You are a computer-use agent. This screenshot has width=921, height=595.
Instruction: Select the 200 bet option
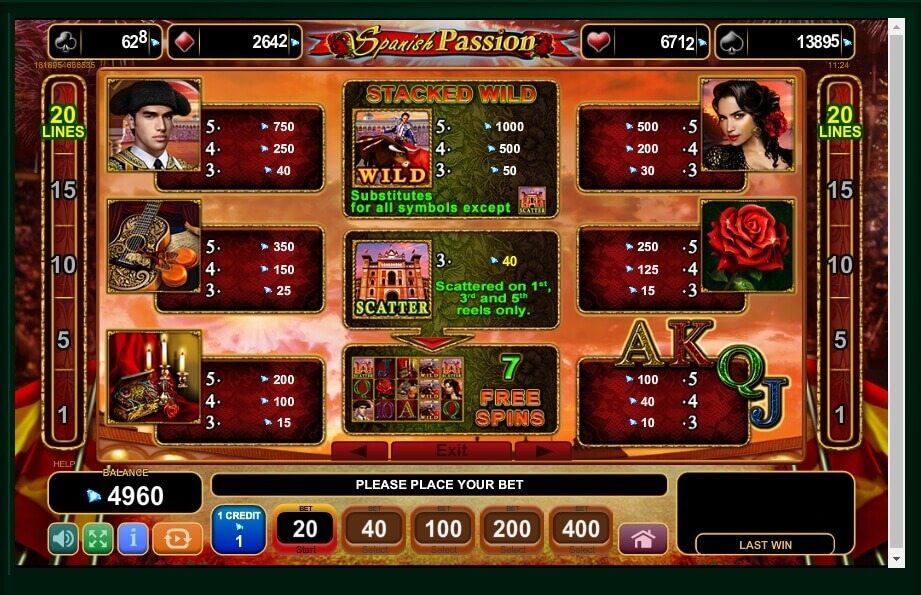[512, 530]
